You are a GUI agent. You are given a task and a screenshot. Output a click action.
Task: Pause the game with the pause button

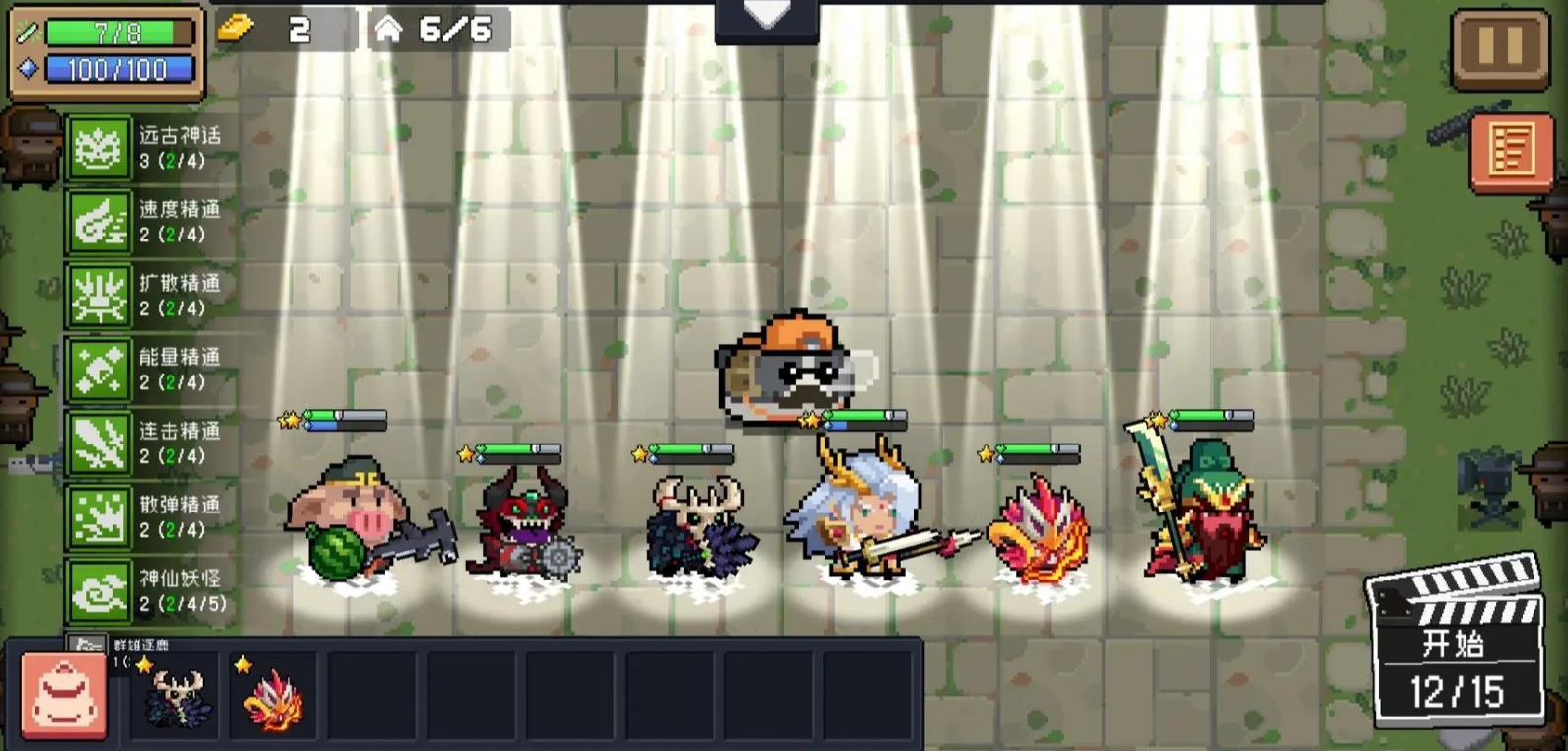[1500, 47]
